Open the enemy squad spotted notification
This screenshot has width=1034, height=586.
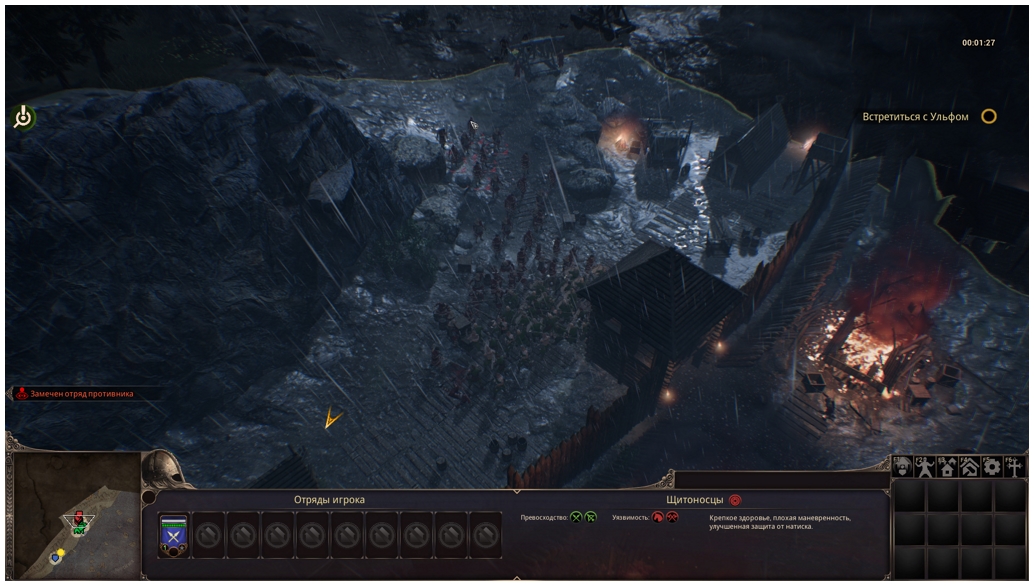tap(74, 394)
